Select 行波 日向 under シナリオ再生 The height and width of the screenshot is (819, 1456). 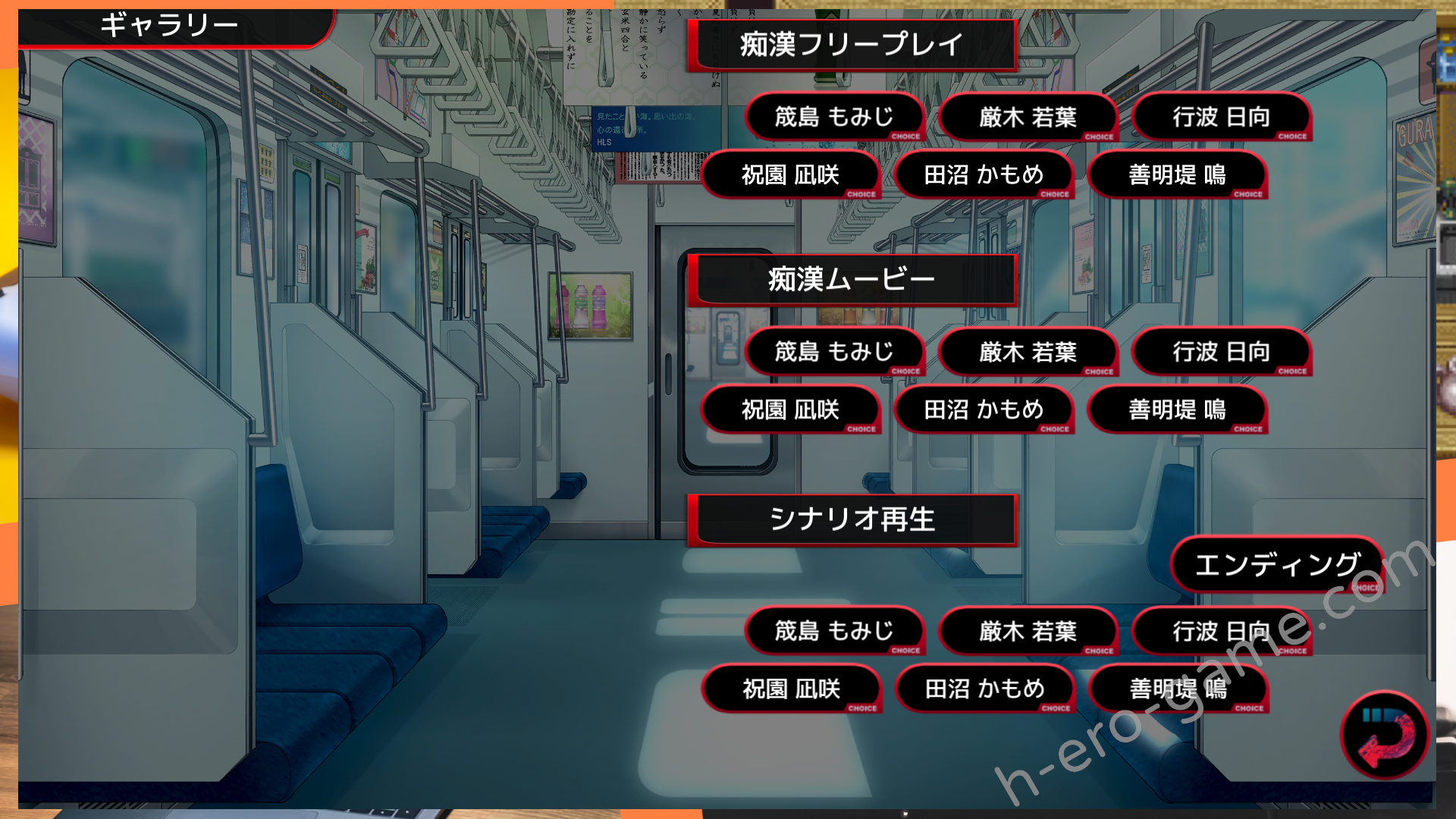(x=1221, y=631)
